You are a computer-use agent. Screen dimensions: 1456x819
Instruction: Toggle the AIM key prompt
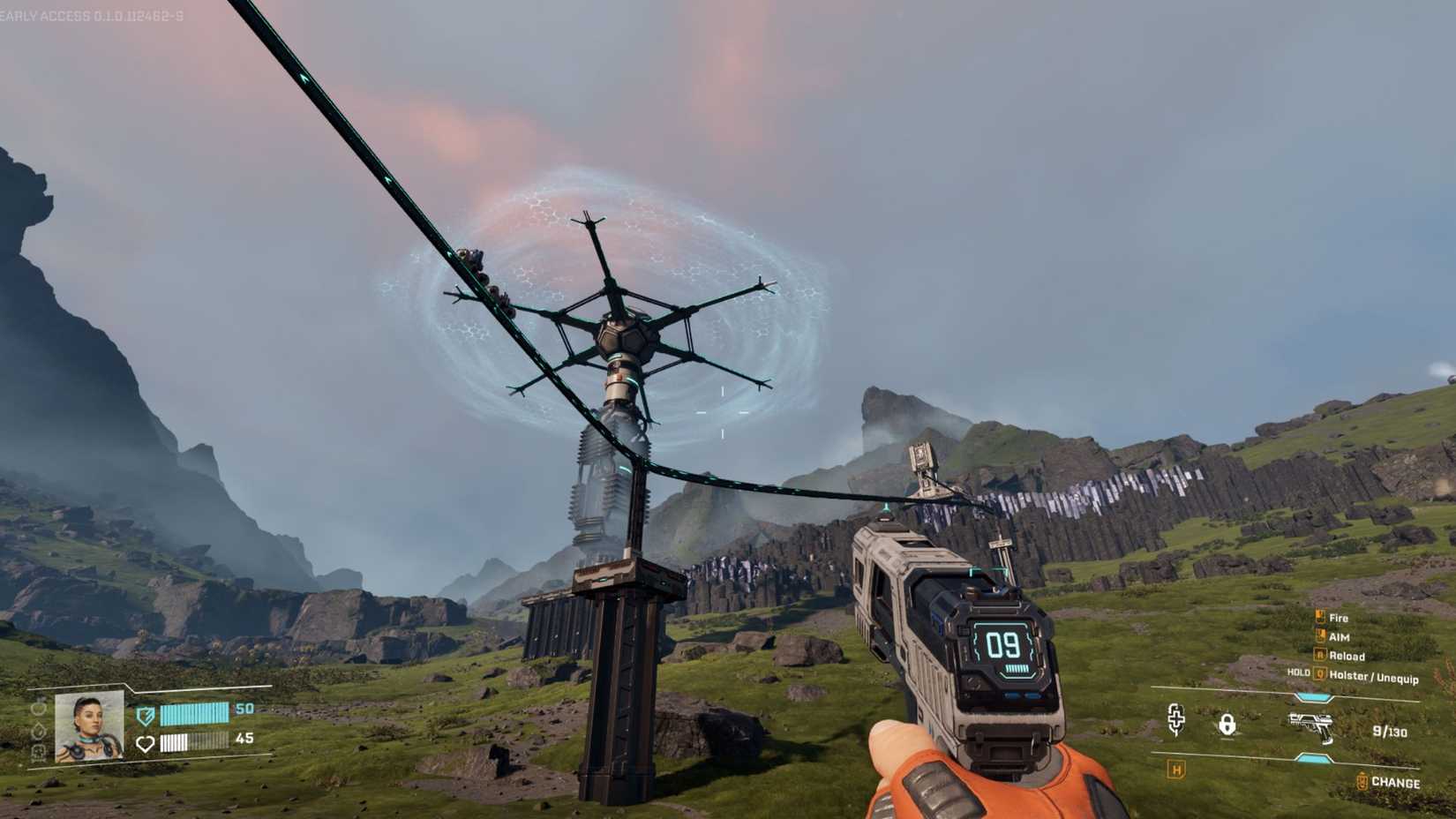(x=1322, y=636)
